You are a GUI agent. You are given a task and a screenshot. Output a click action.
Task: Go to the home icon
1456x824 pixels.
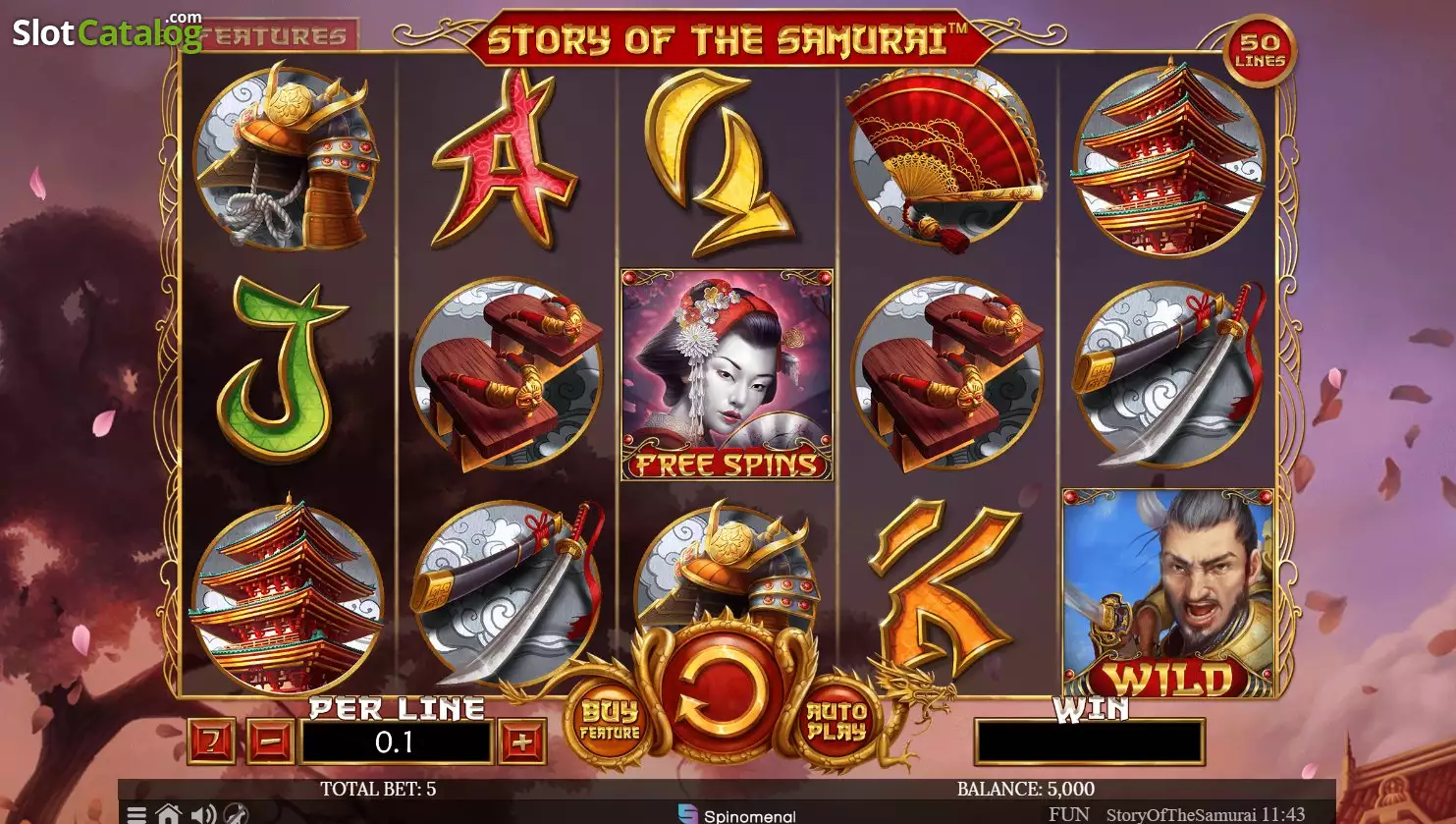(x=169, y=814)
